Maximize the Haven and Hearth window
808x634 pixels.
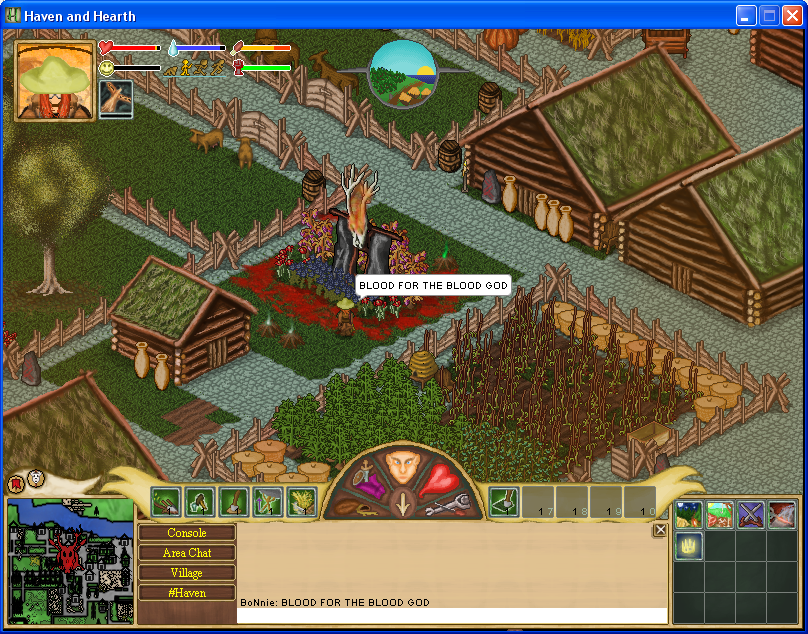[770, 15]
